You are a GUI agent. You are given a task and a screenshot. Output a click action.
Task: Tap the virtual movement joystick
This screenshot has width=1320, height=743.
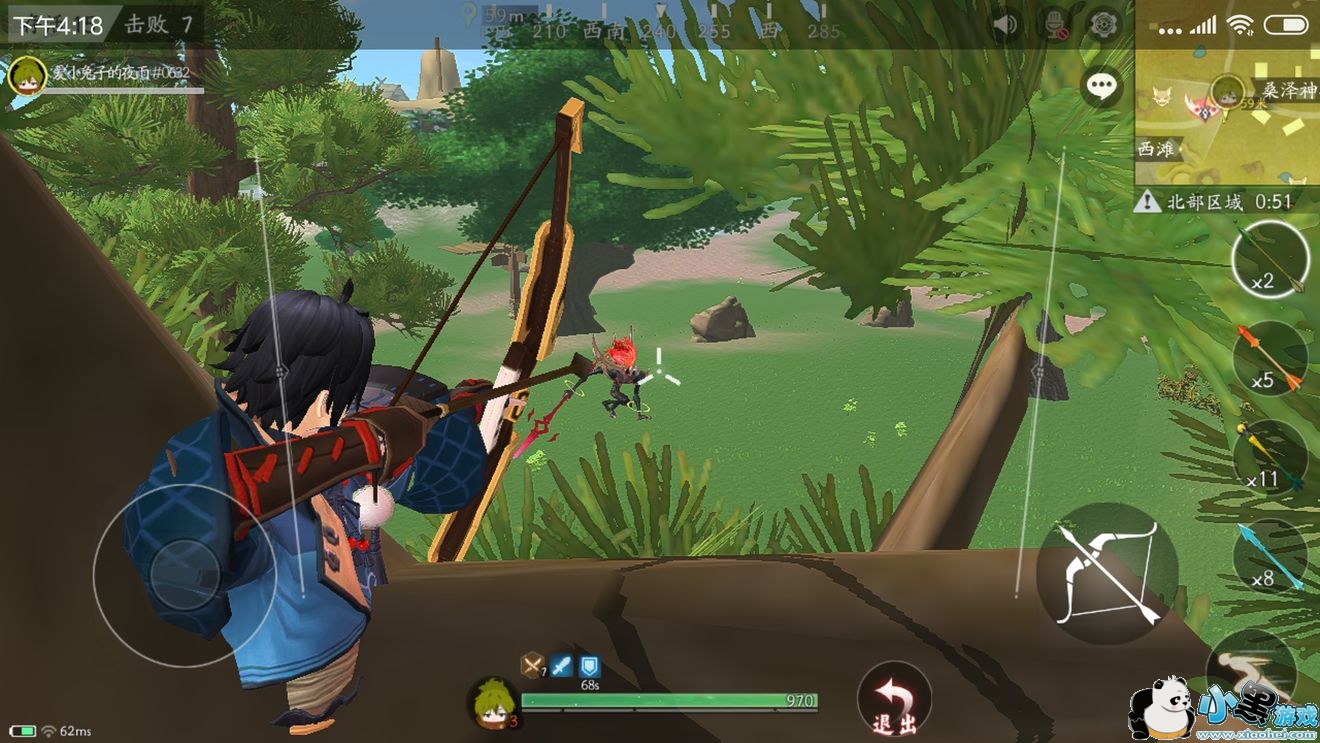(x=185, y=575)
